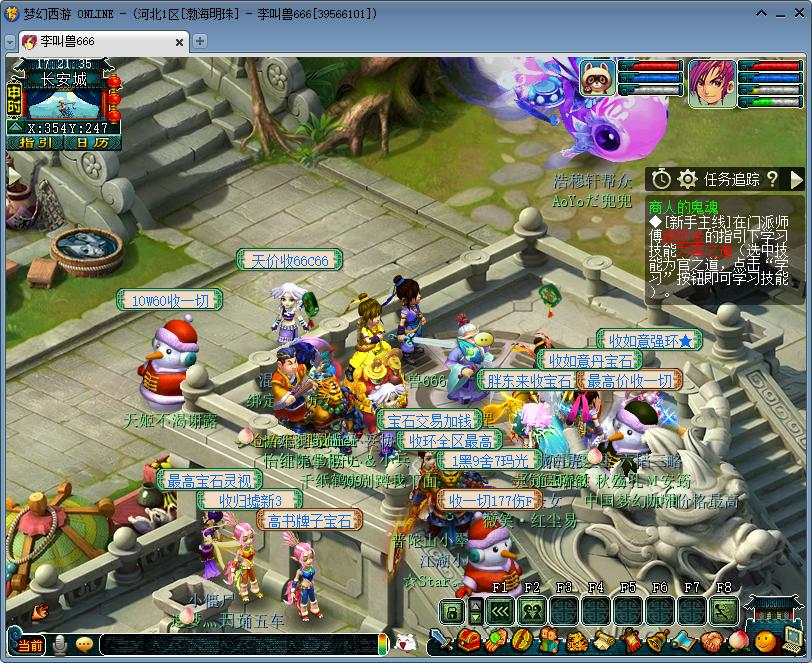The image size is (812, 663).
Task: Click the player character portrait
Action: tap(711, 80)
